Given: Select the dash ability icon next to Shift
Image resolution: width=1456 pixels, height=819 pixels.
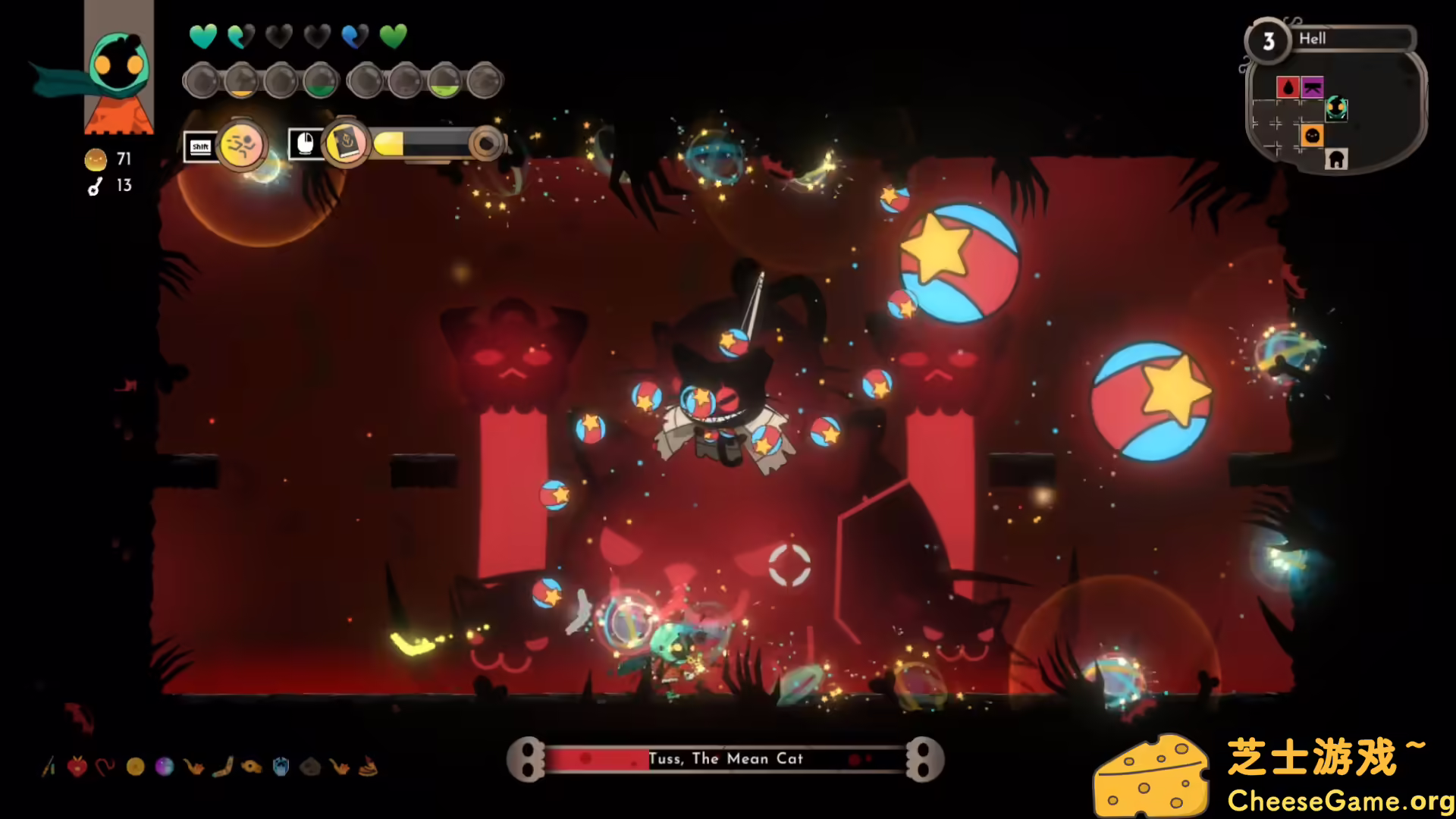Looking at the screenshot, I should (242, 146).
